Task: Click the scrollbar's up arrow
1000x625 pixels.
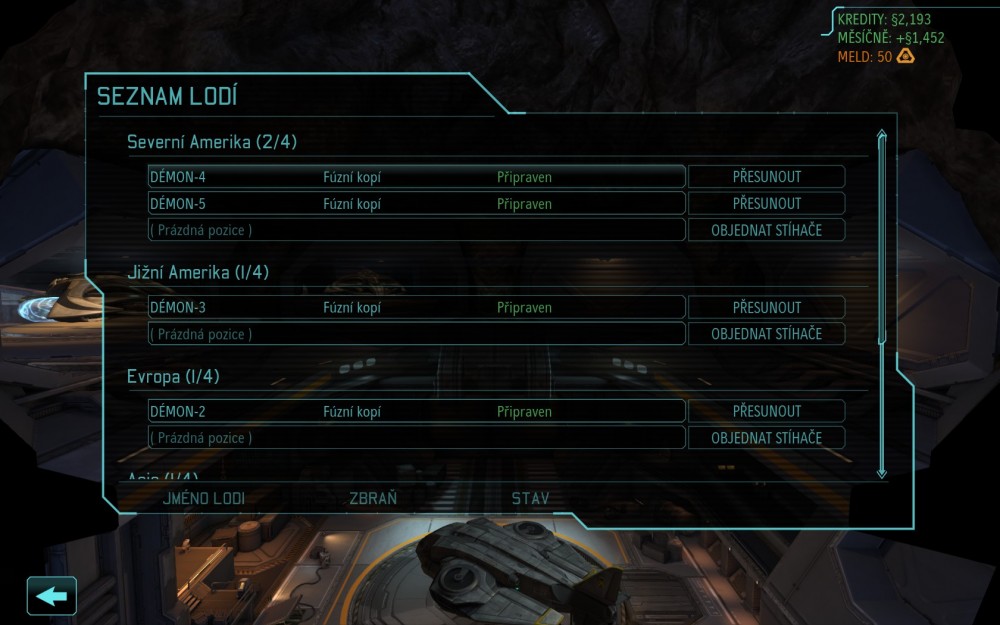Action: pyautogui.click(x=882, y=134)
